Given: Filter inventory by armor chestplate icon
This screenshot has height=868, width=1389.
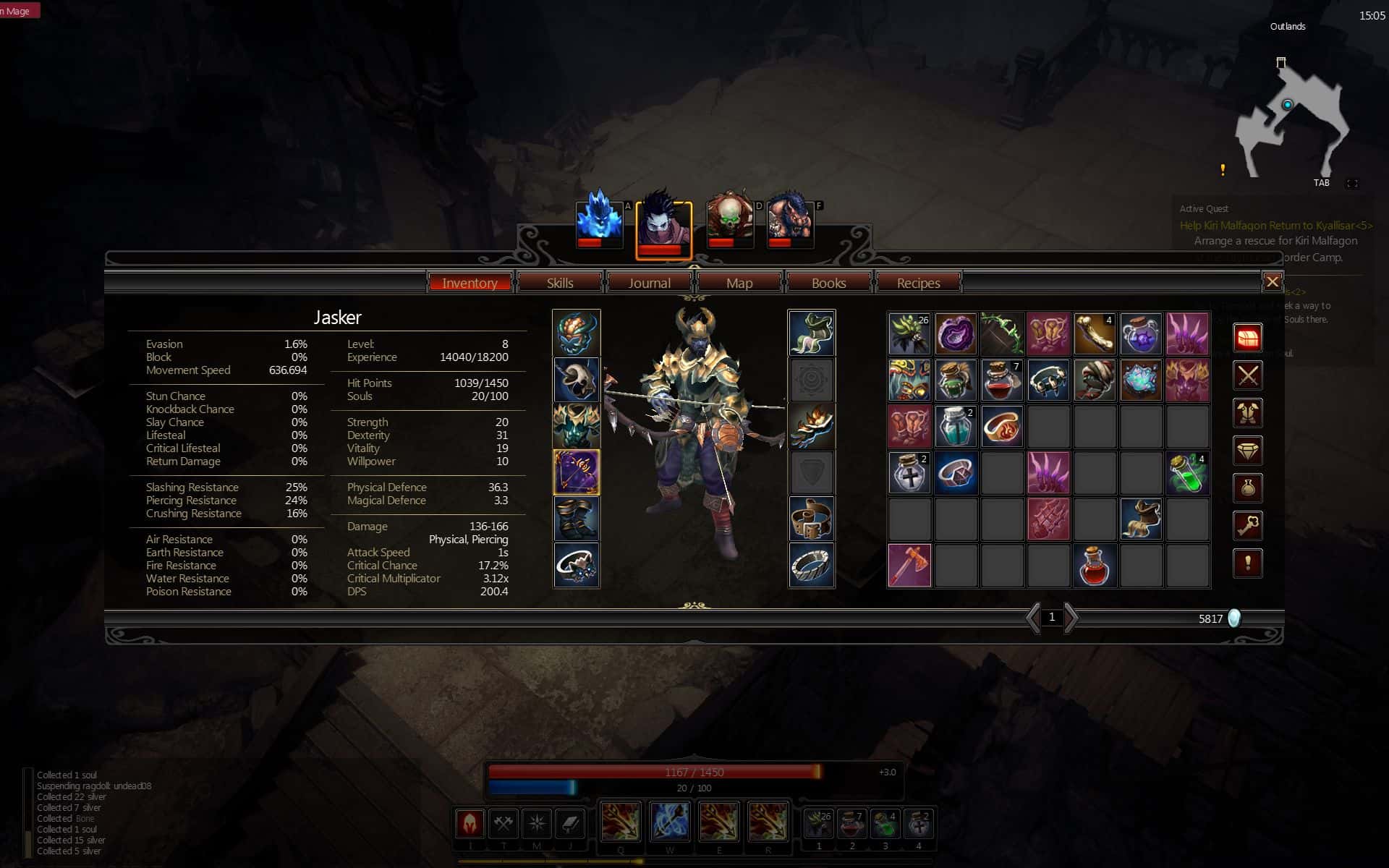Looking at the screenshot, I should (1248, 413).
